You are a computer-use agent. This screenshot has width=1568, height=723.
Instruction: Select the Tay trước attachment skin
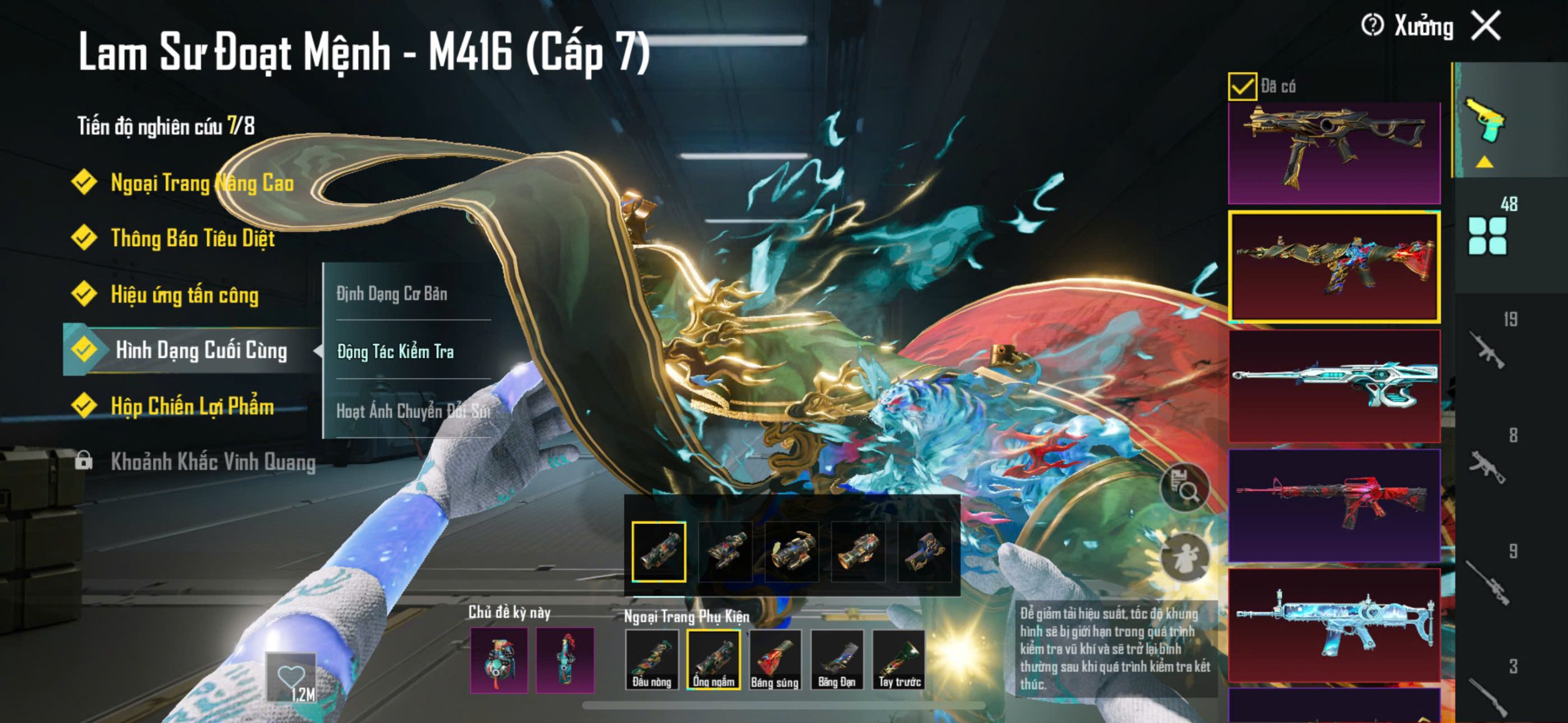pyautogui.click(x=899, y=660)
